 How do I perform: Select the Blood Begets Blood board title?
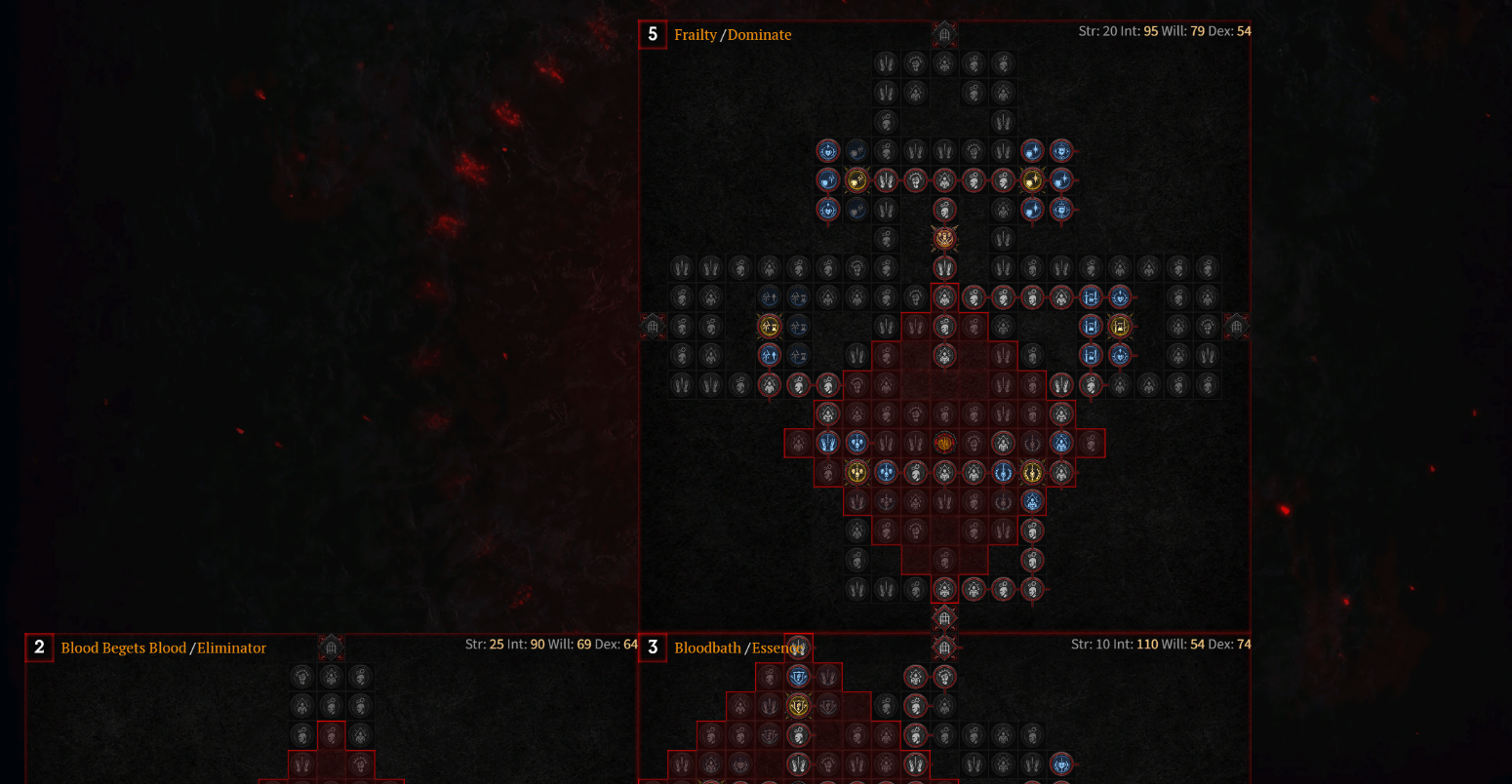pyautogui.click(x=124, y=647)
